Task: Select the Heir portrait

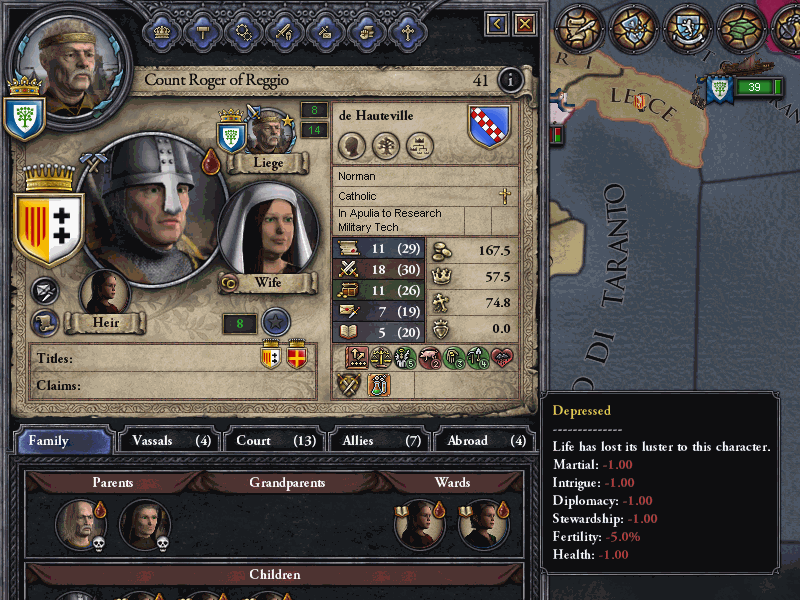Action: click(x=105, y=294)
